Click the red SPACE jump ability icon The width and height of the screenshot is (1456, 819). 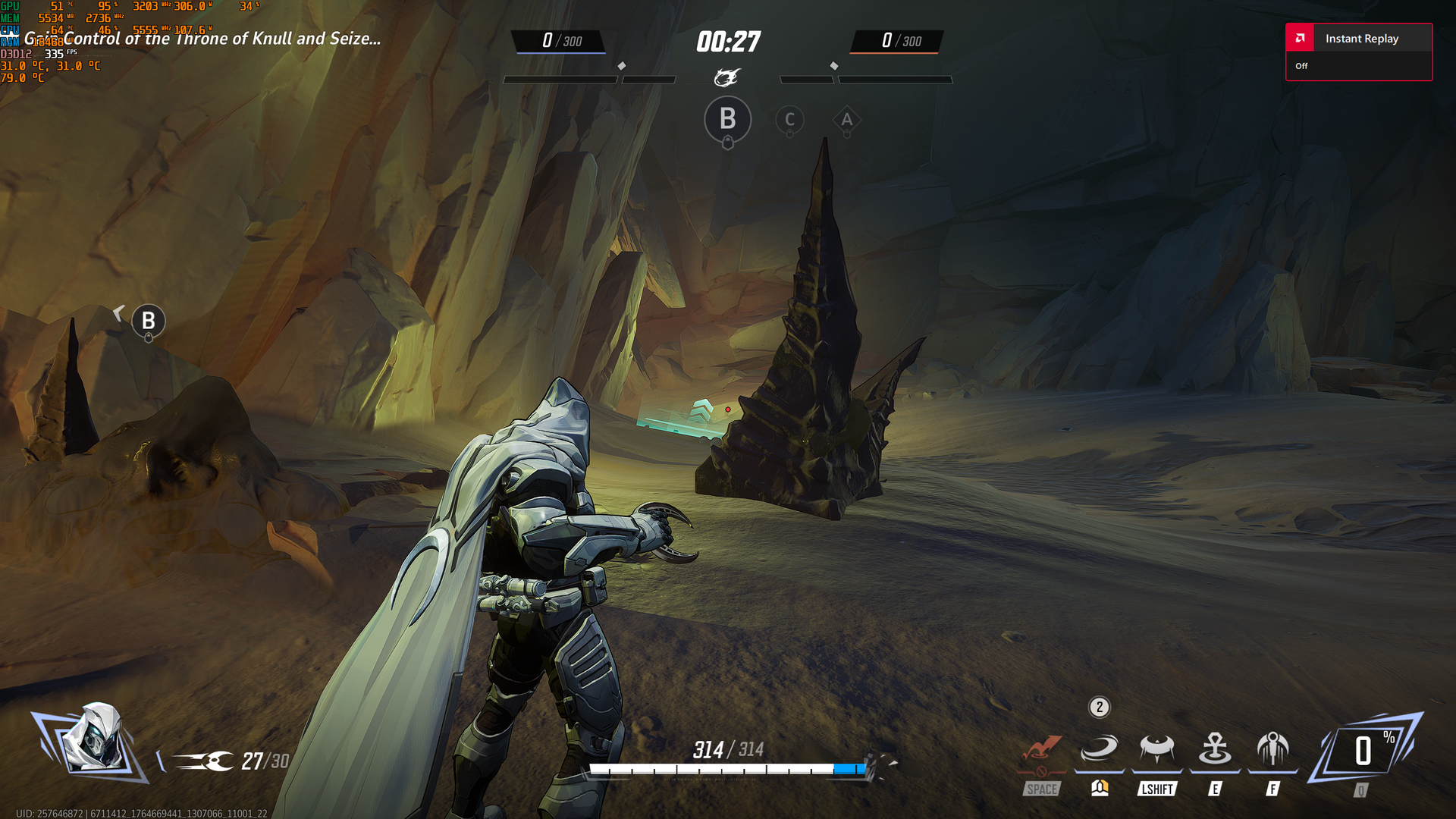pyautogui.click(x=1042, y=751)
